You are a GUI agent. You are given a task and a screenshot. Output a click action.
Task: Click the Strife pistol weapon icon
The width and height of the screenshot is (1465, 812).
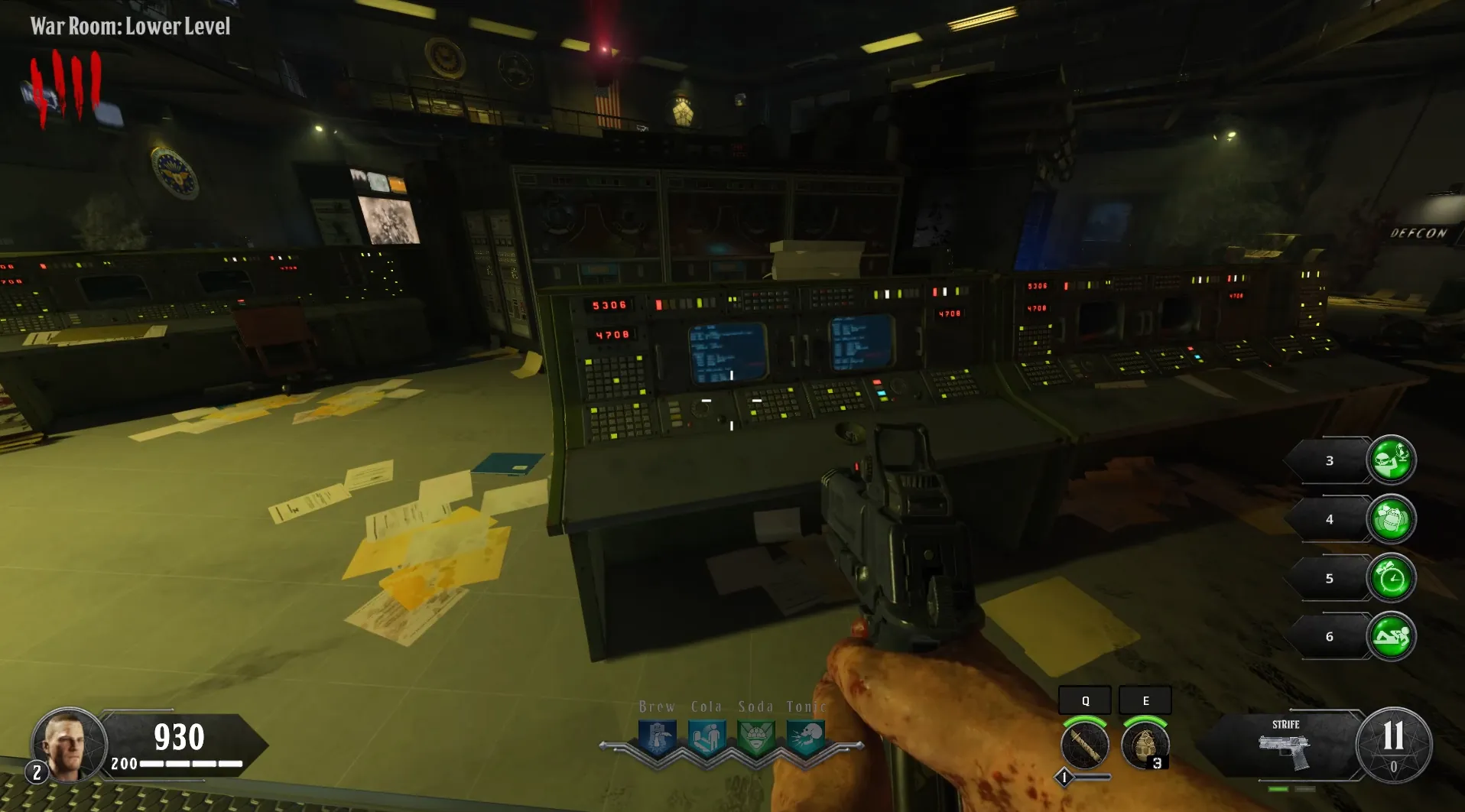click(x=1285, y=750)
